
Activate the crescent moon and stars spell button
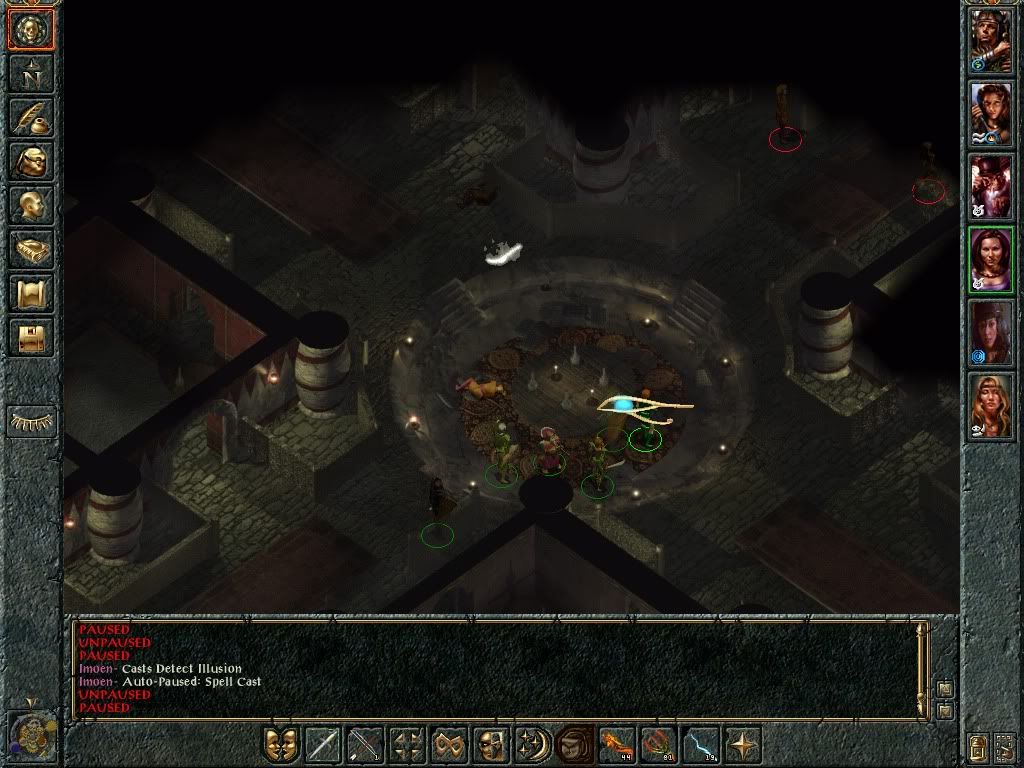(532, 745)
